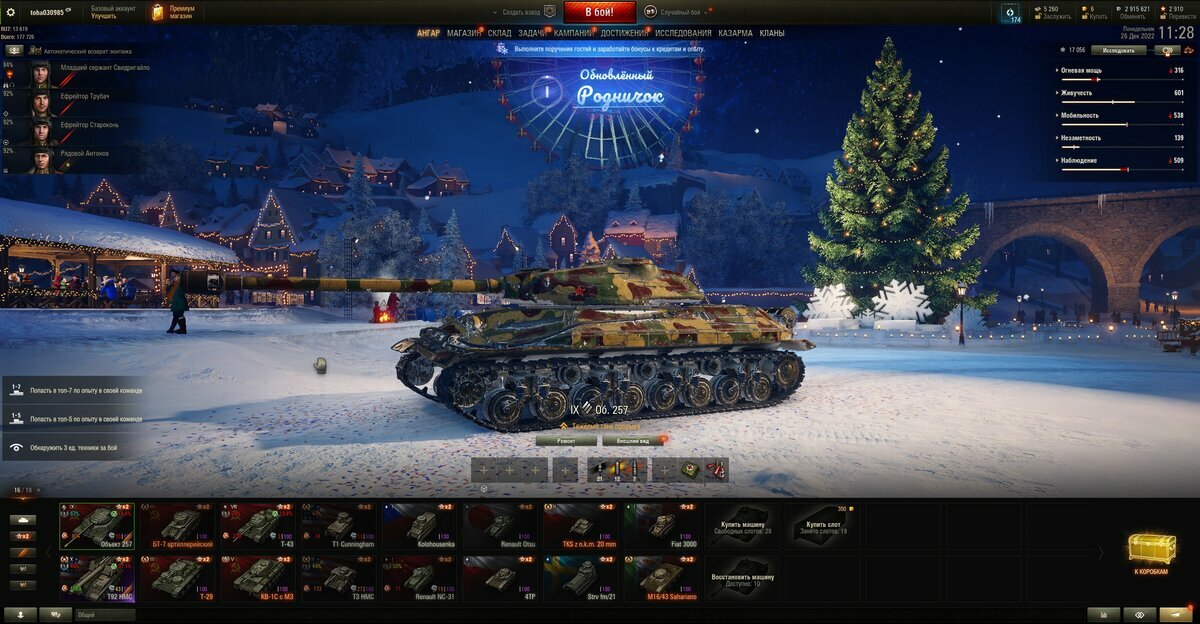Pick the Strv fm/21 tank
The height and width of the screenshot is (624, 1200).
(581, 579)
